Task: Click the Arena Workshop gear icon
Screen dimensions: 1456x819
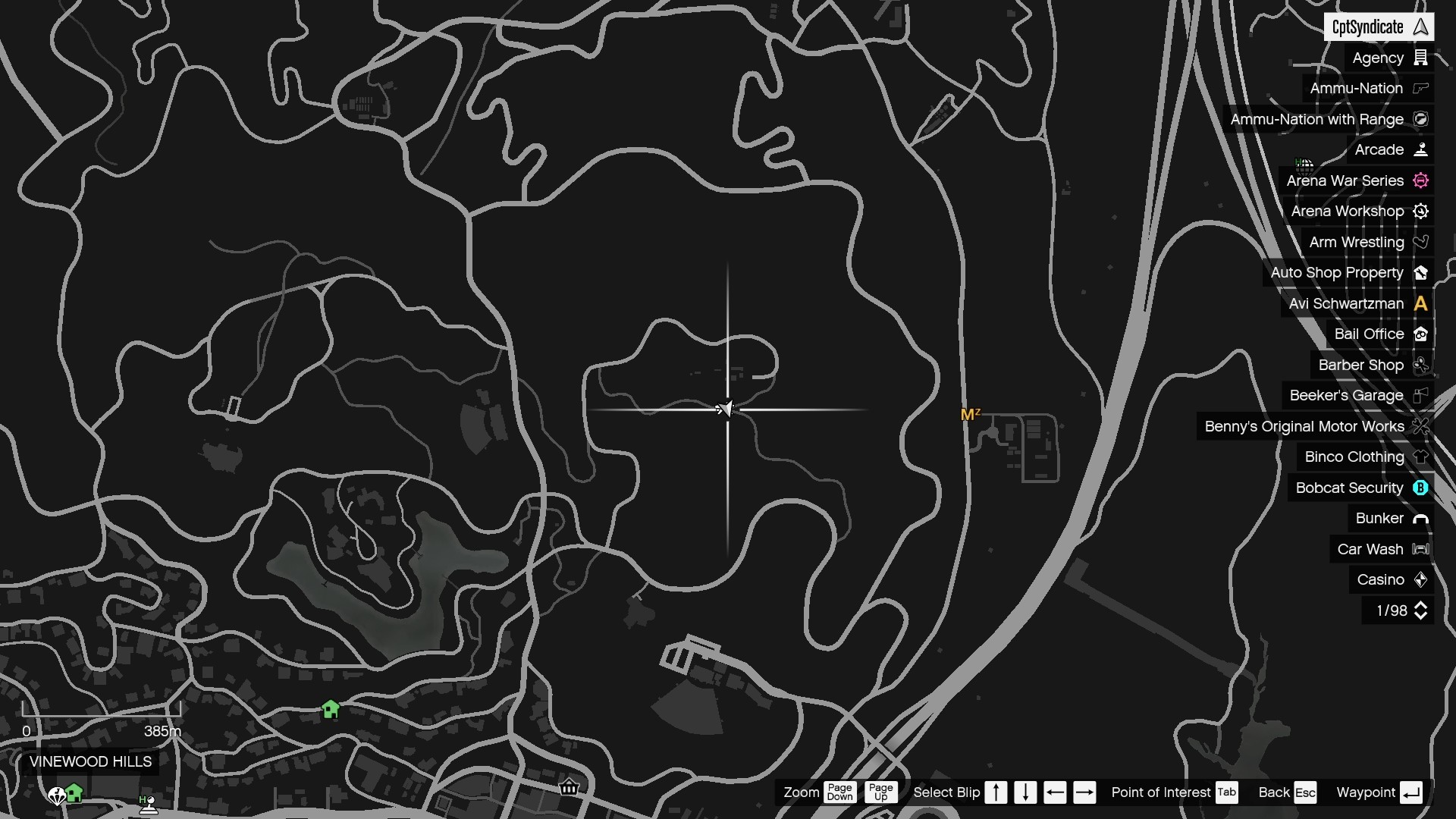Action: (x=1421, y=211)
